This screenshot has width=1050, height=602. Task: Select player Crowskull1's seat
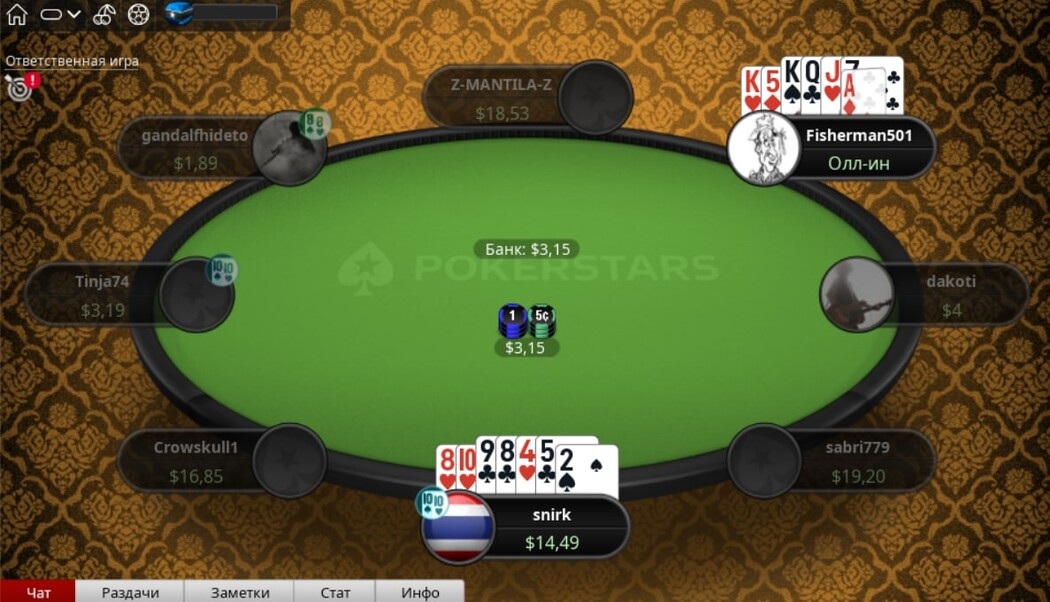coord(289,461)
